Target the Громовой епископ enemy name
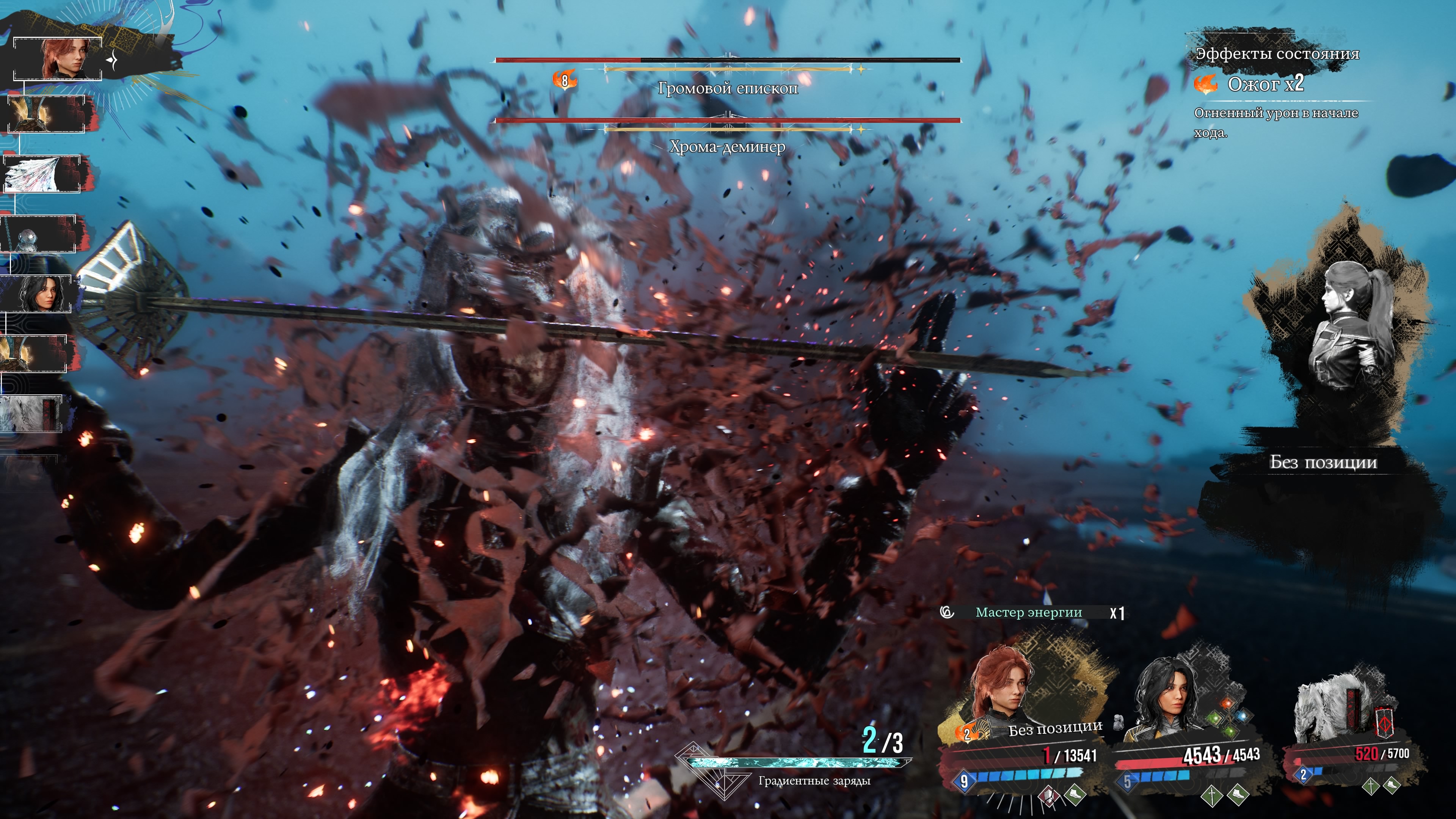The width and height of the screenshot is (1456, 819). point(728,89)
